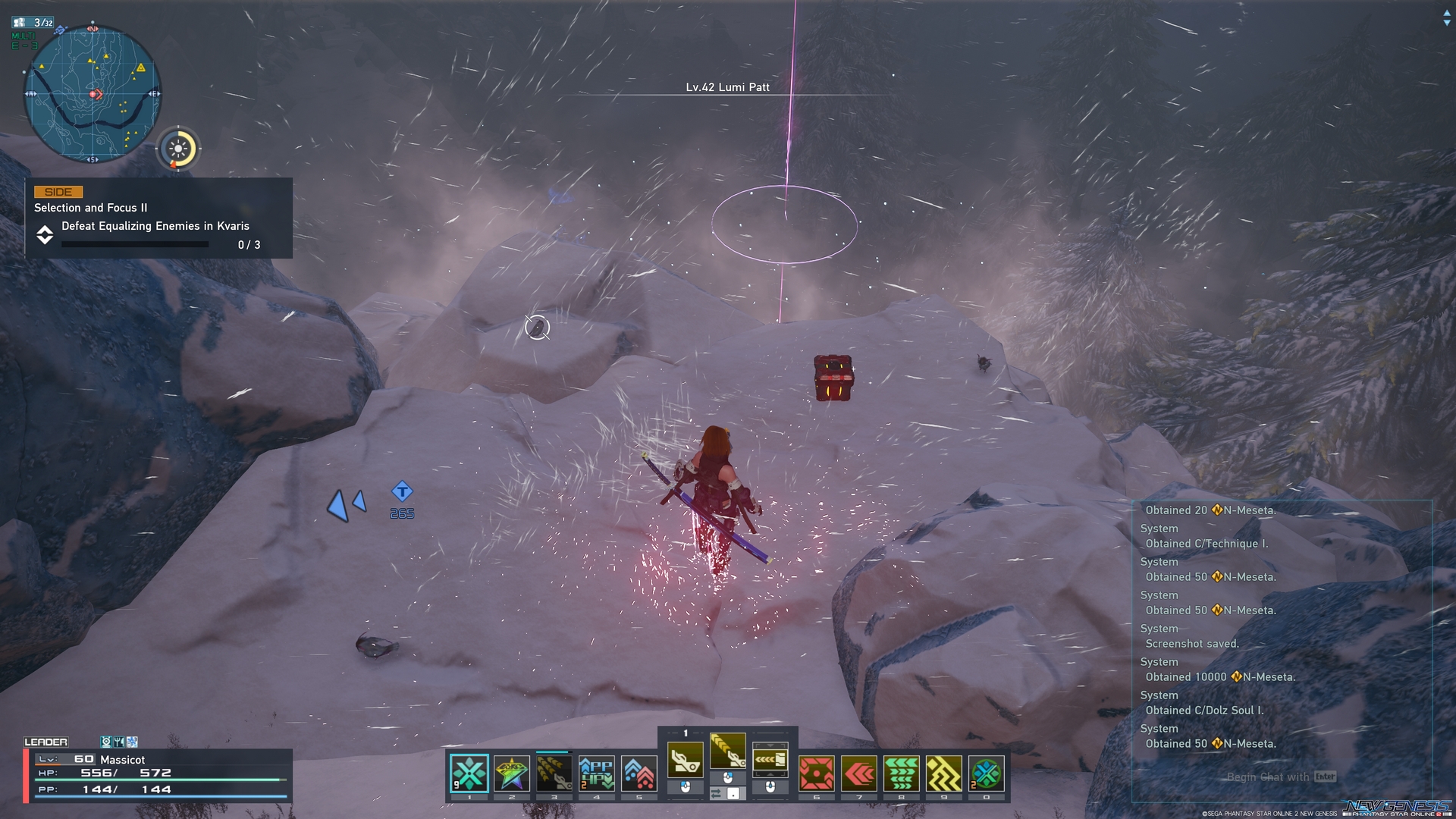Trigger the darkened chevron-and-hand skill in slot 3

[554, 773]
